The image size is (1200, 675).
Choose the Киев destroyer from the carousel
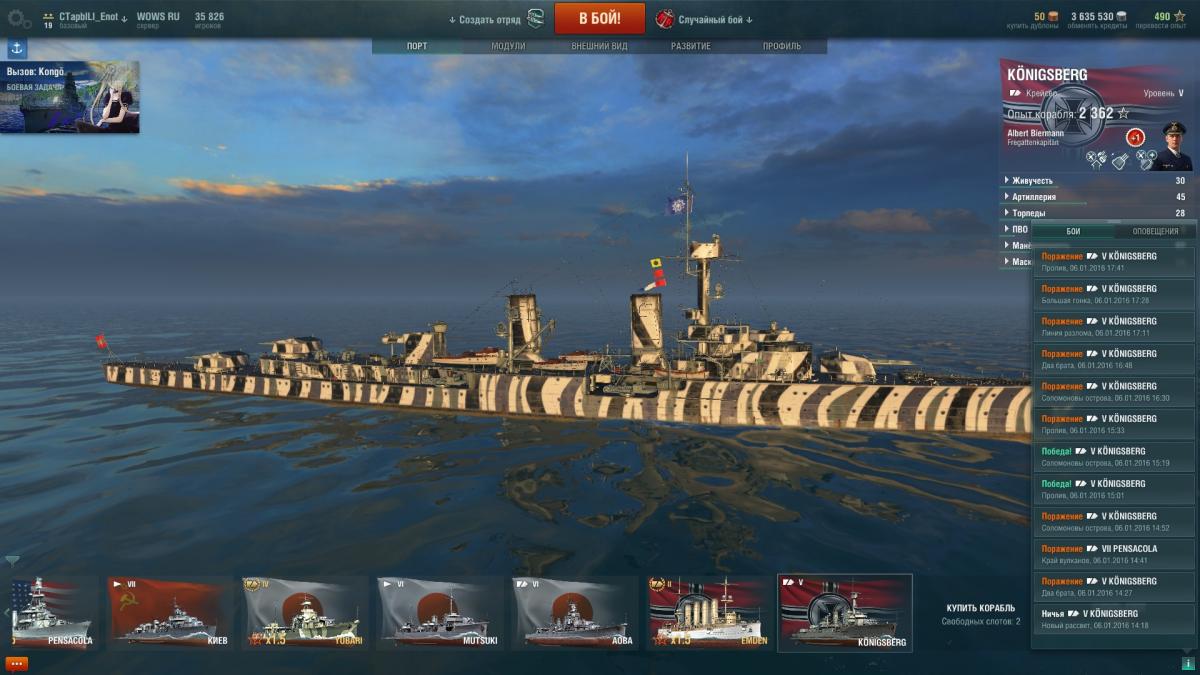coord(166,613)
